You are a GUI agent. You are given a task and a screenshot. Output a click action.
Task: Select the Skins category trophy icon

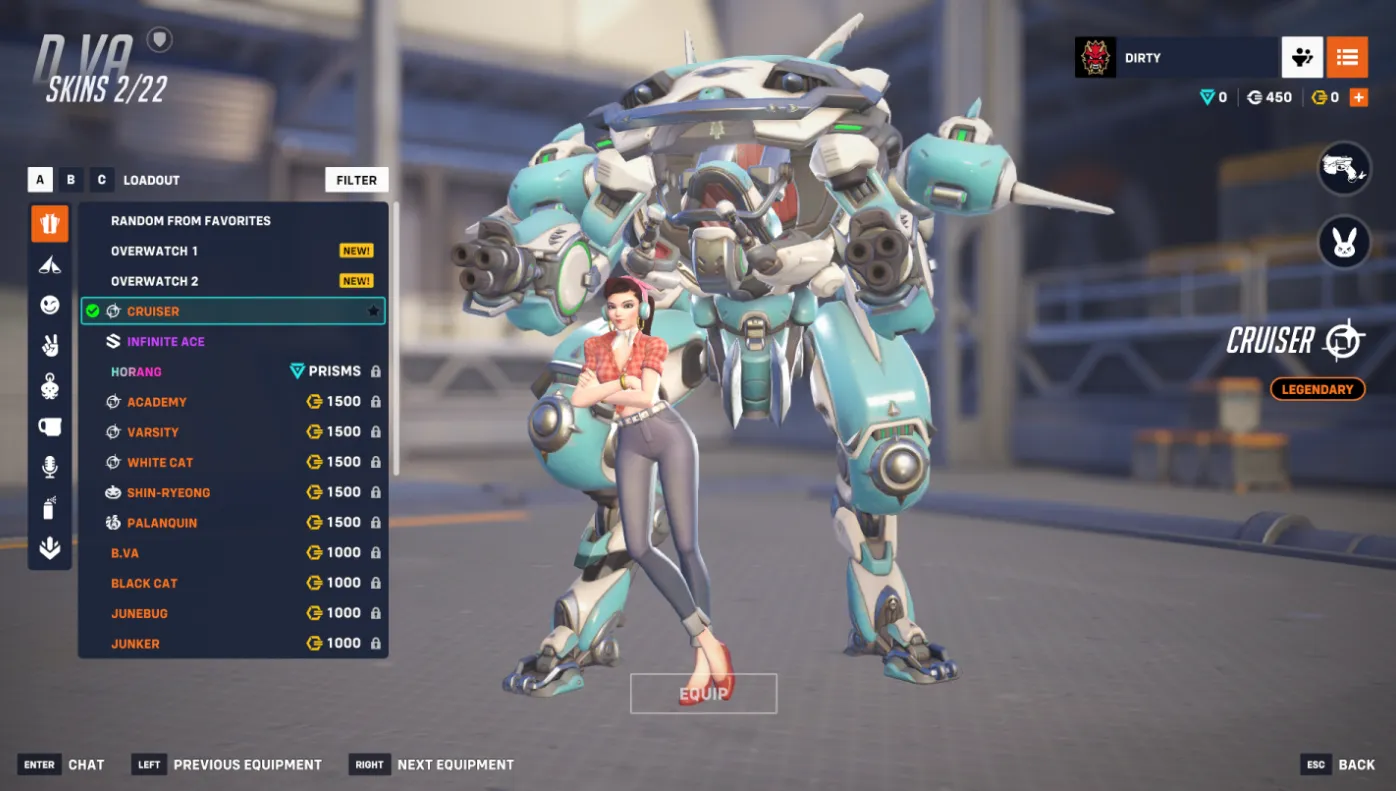pyautogui.click(x=49, y=223)
